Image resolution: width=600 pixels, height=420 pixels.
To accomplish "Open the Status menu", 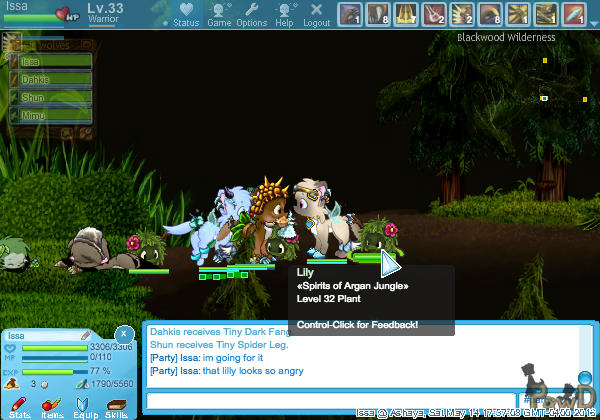I will [x=186, y=14].
